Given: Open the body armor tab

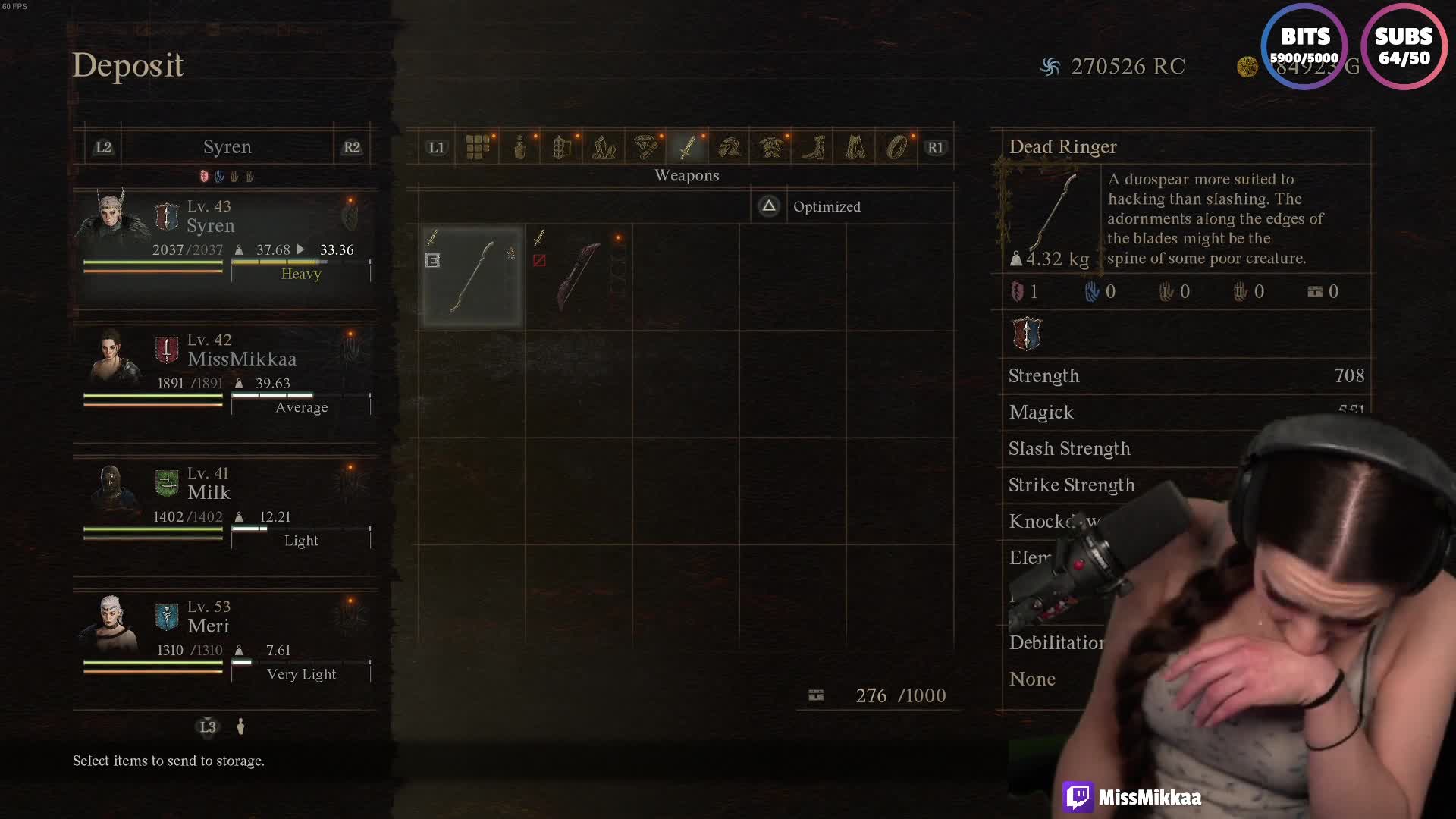Looking at the screenshot, I should 771,147.
